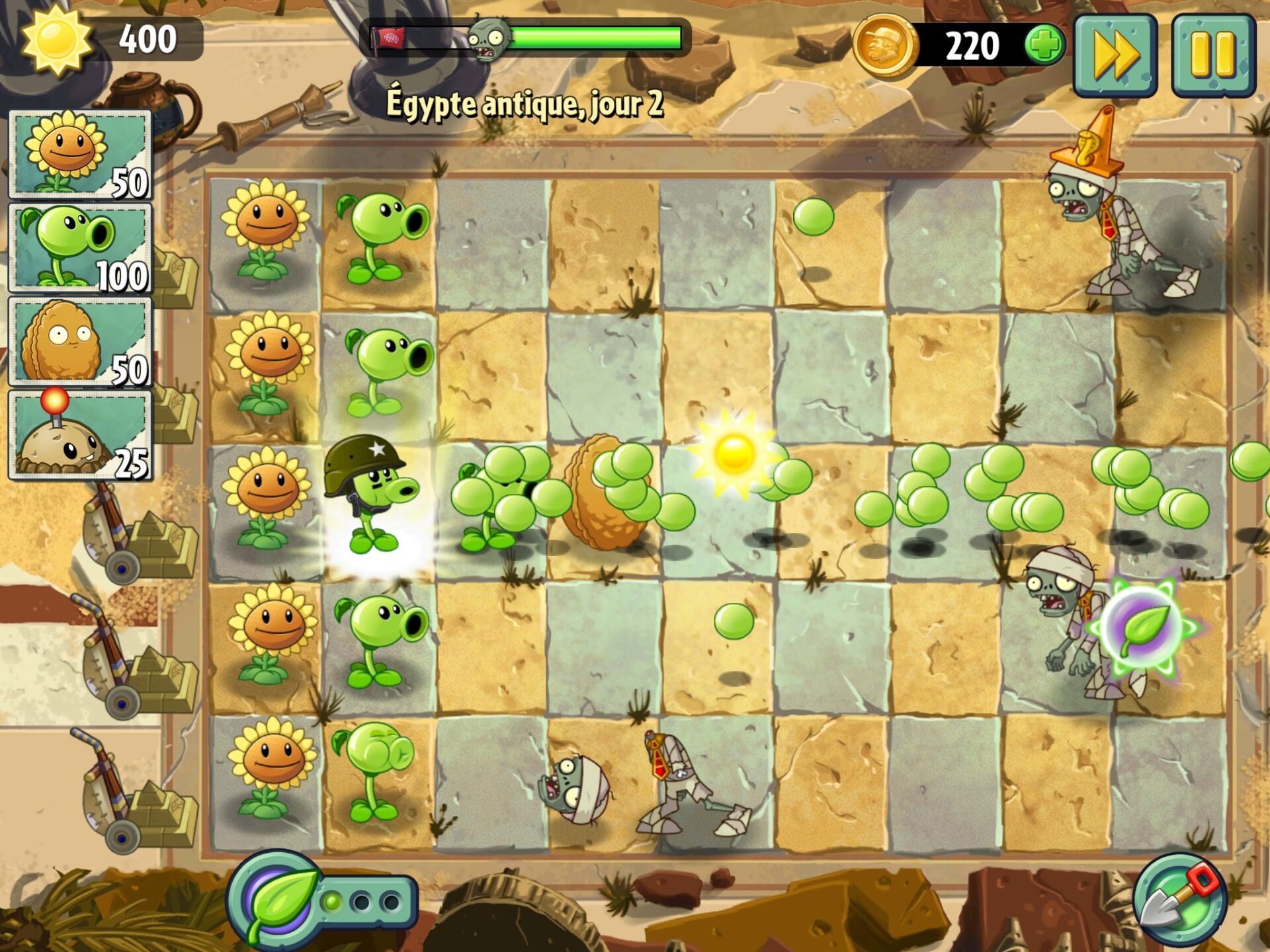
Task: Choose the Peashooter seed packet
Action: pyautogui.click(x=80, y=248)
